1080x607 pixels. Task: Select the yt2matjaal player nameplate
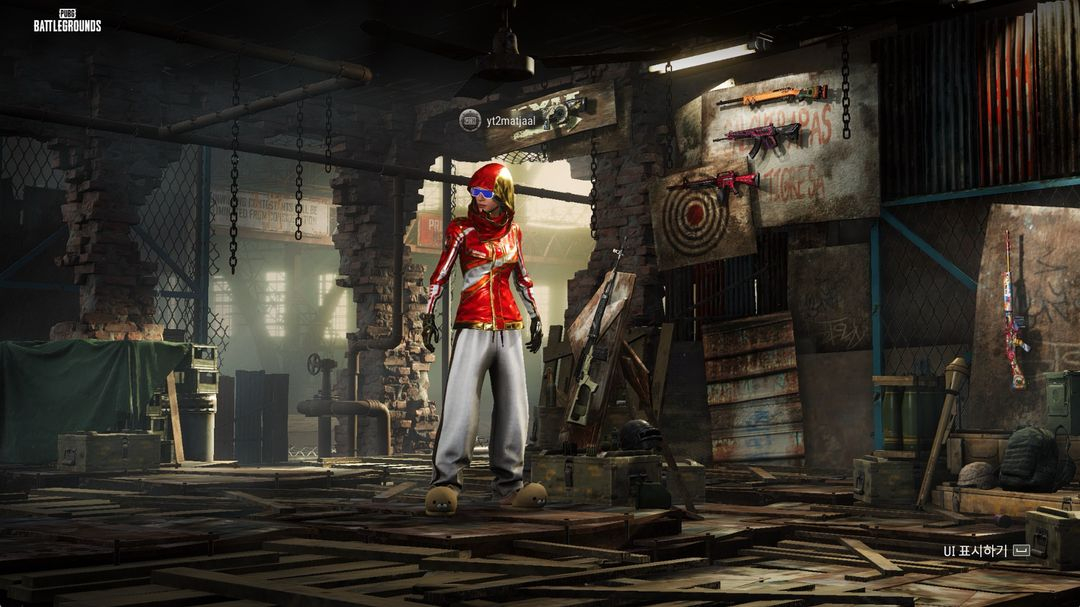(510, 121)
